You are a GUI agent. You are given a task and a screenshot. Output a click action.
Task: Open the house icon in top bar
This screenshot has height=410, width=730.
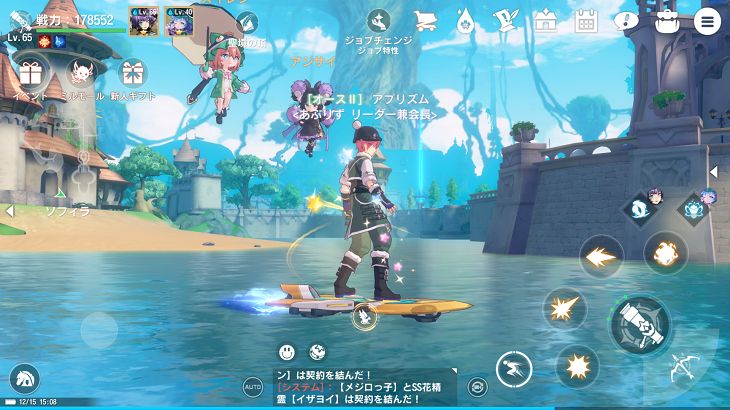coord(545,21)
